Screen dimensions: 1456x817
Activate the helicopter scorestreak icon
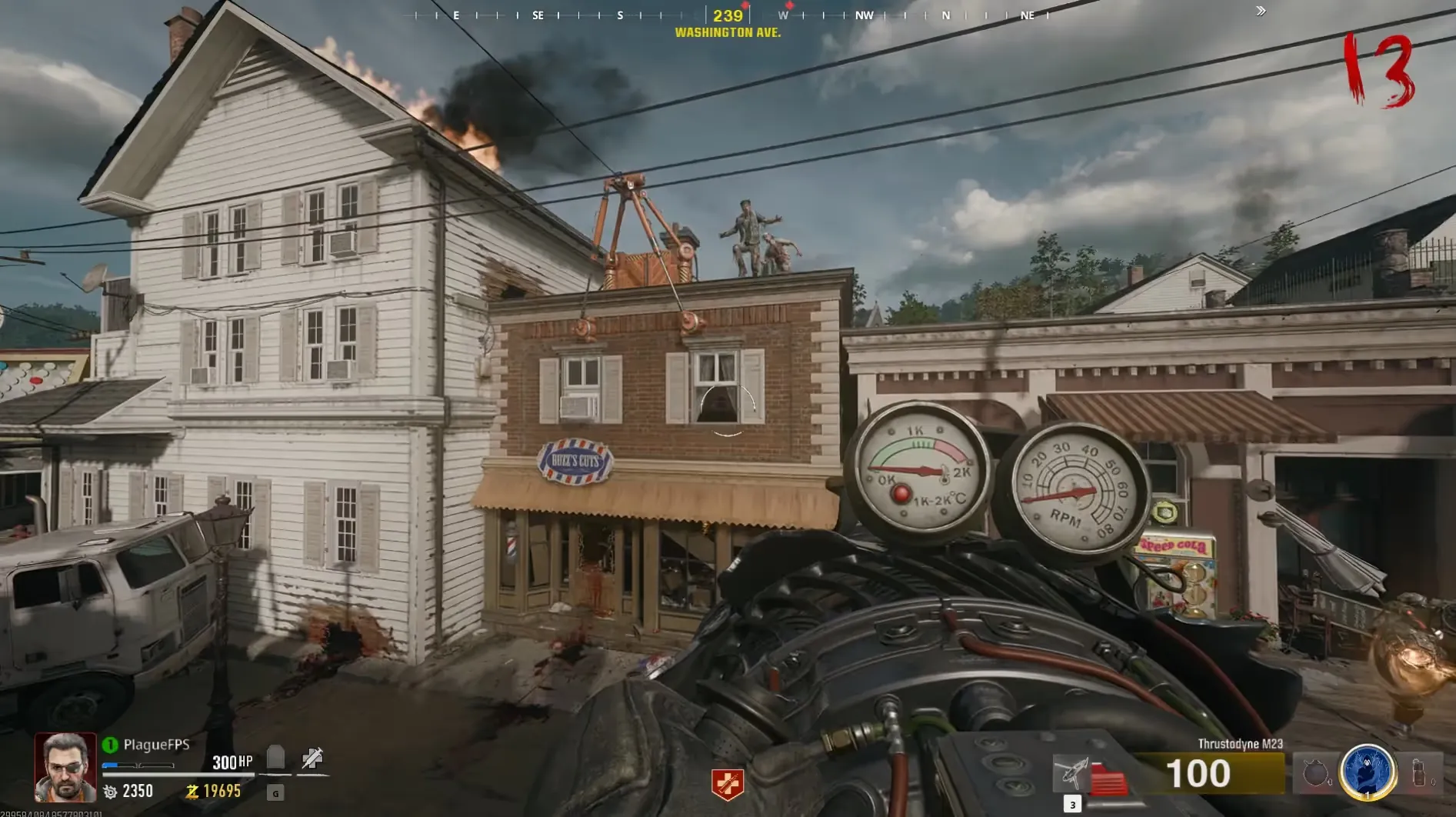coord(1072,772)
